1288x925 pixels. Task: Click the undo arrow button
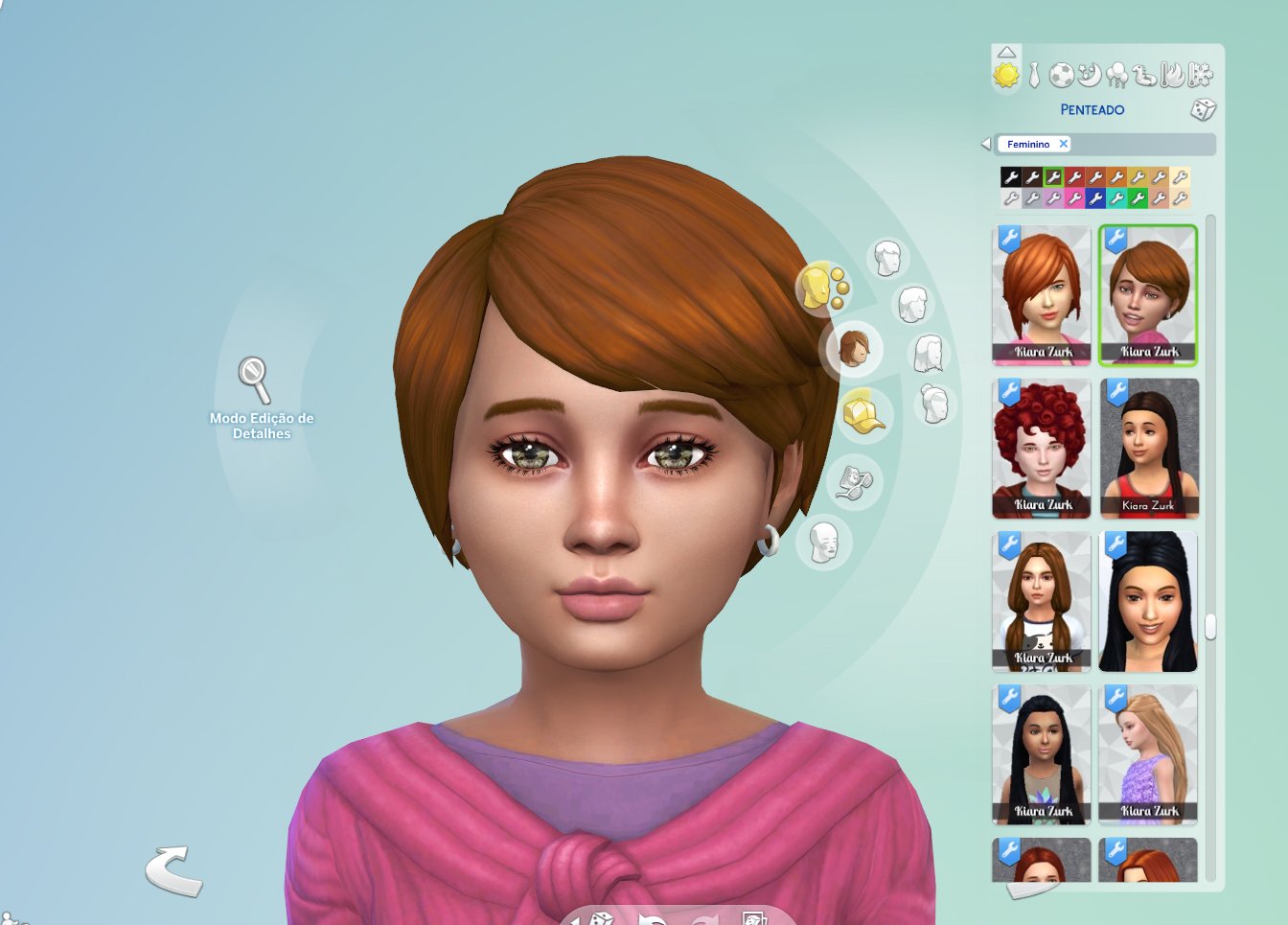pyautogui.click(x=173, y=870)
